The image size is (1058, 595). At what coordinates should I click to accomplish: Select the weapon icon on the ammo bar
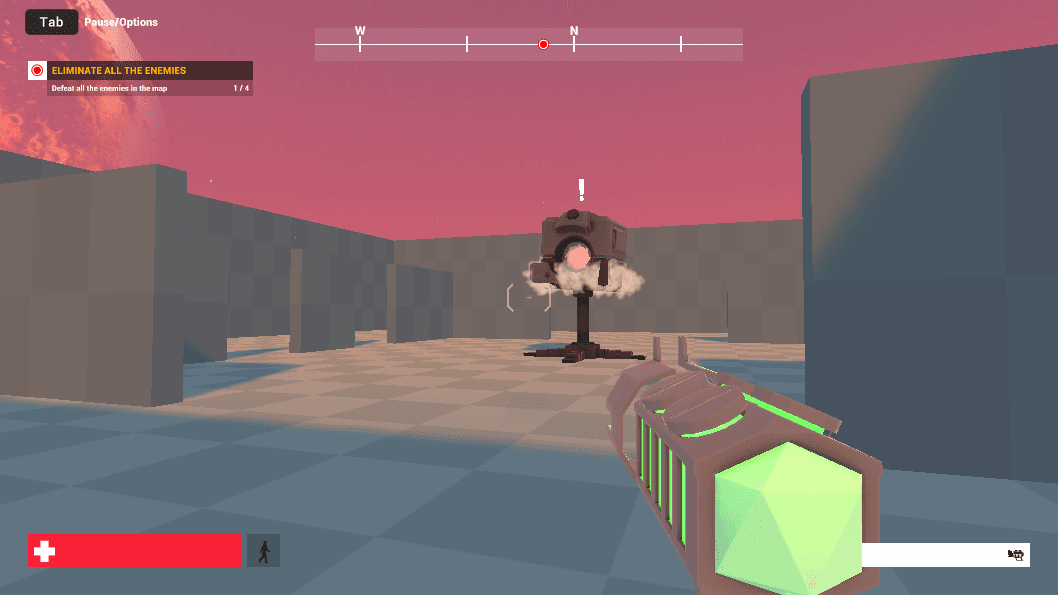click(1016, 555)
